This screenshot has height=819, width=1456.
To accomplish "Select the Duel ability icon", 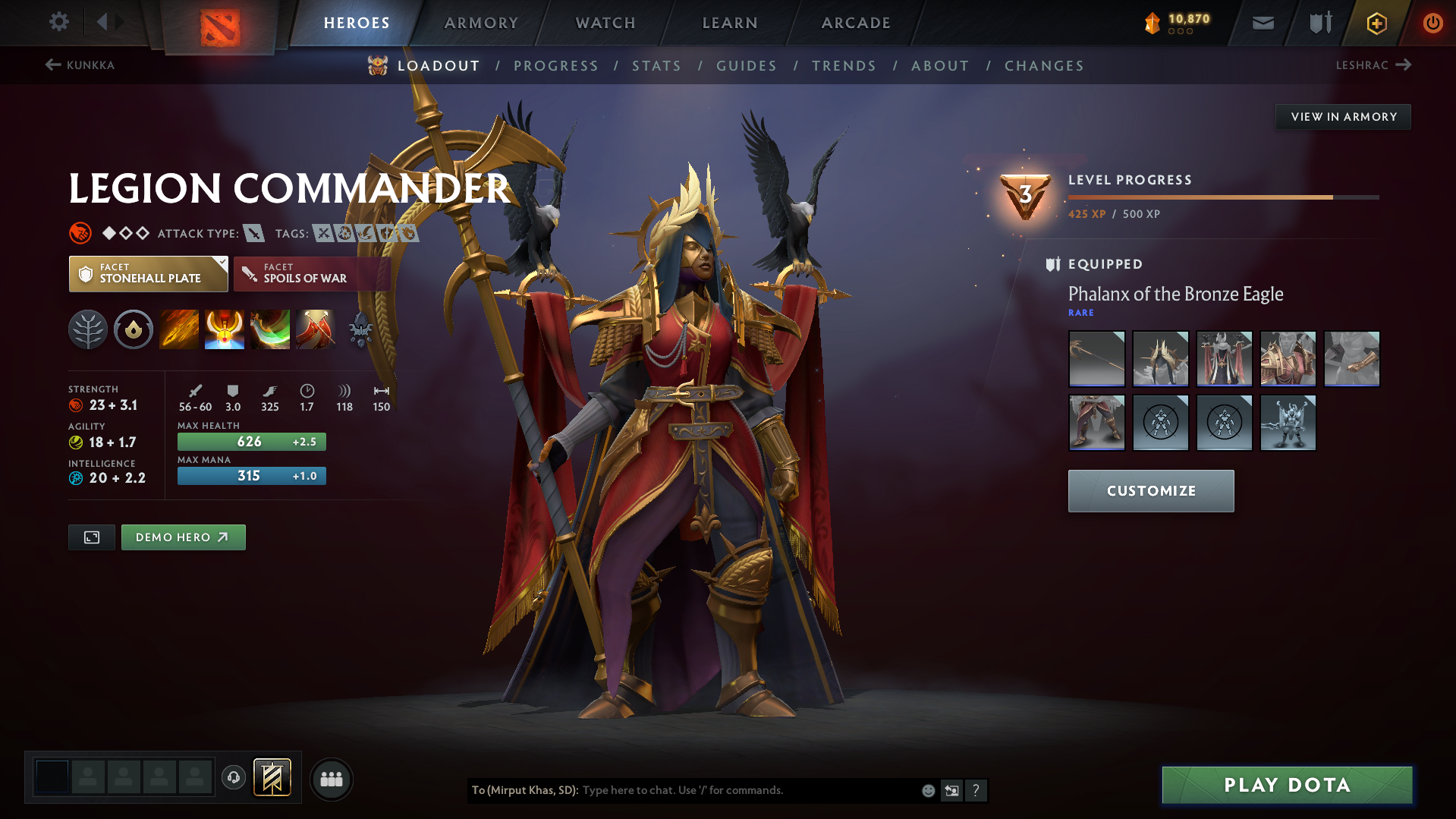I will point(316,329).
